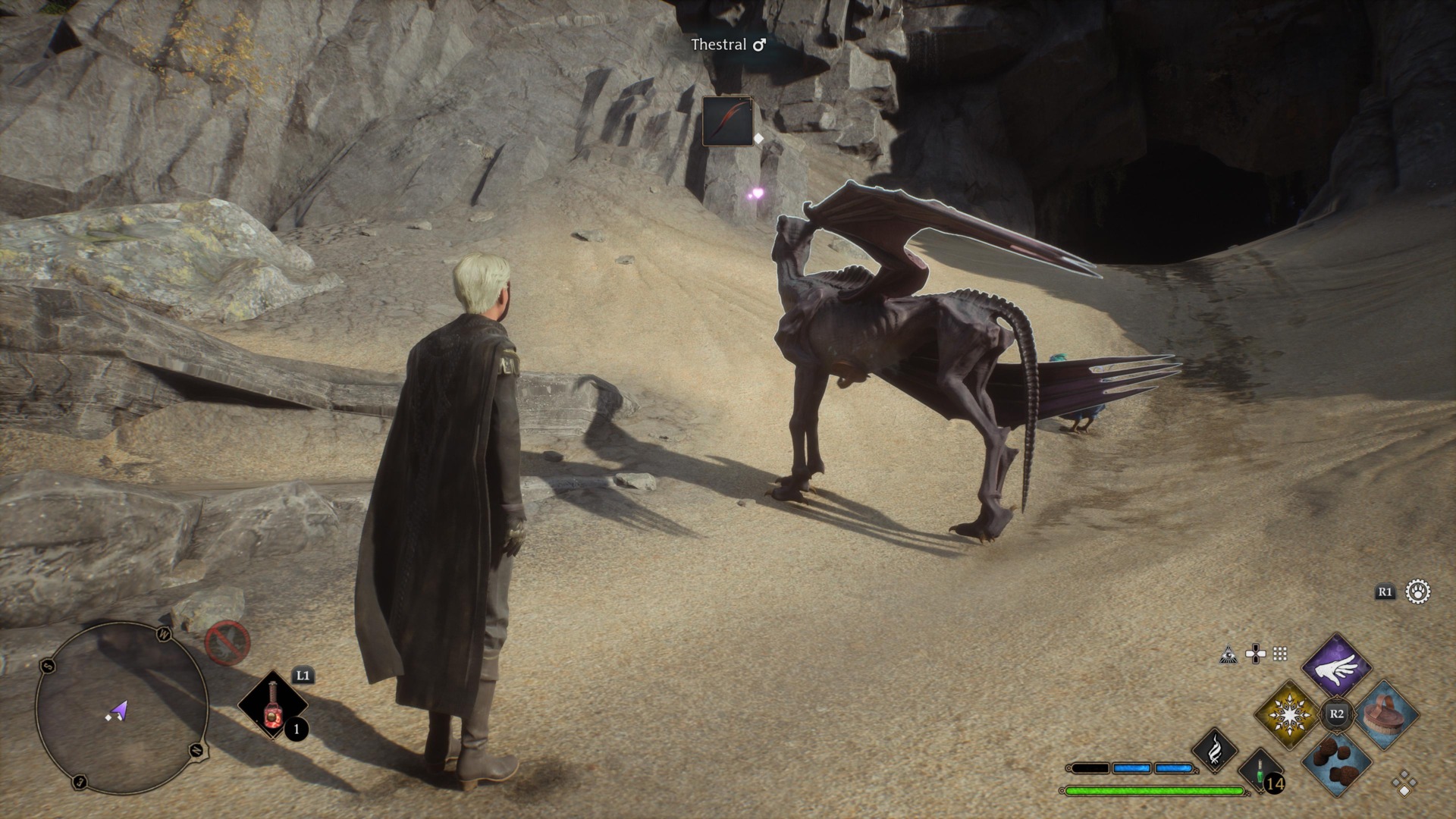The width and height of the screenshot is (1456, 819).
Task: Open the circular compass minimap
Action: (x=121, y=708)
